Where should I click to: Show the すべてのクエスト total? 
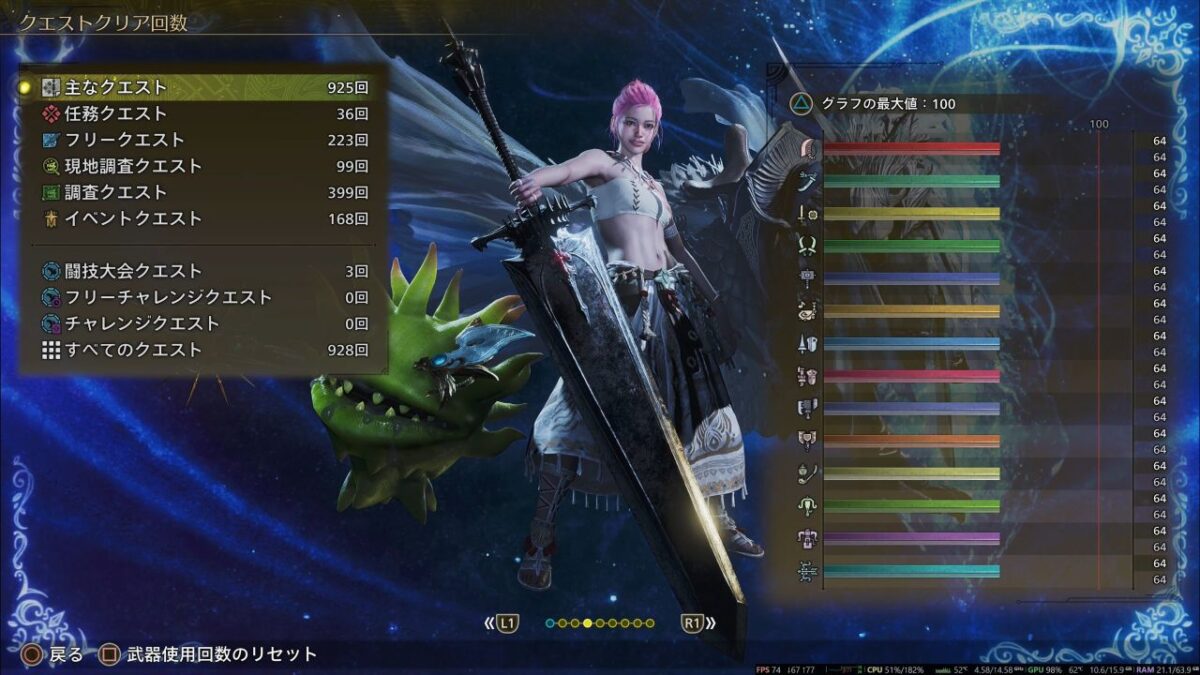coord(200,350)
